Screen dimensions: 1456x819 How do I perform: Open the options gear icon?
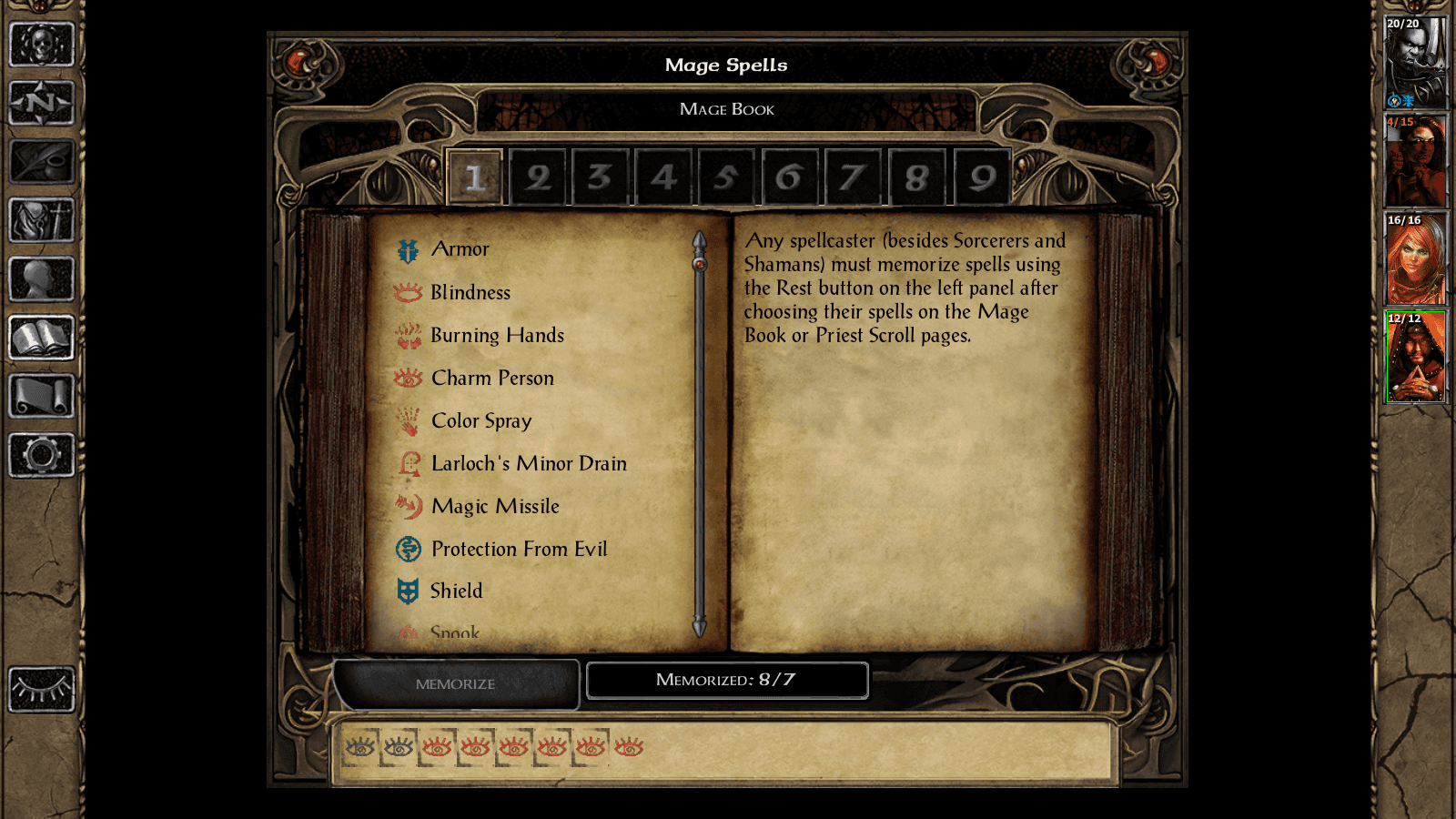pos(41,455)
